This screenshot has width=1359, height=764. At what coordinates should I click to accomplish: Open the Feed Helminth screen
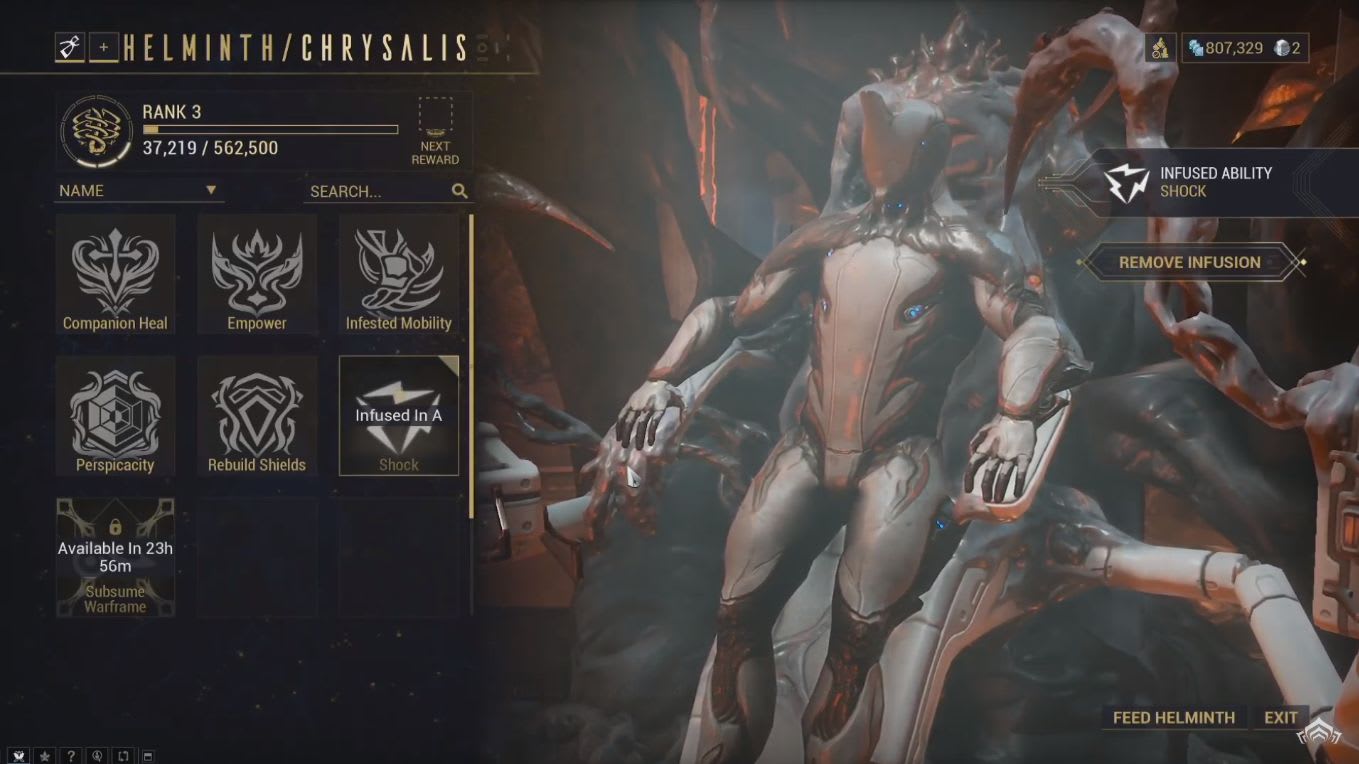[x=1173, y=717]
